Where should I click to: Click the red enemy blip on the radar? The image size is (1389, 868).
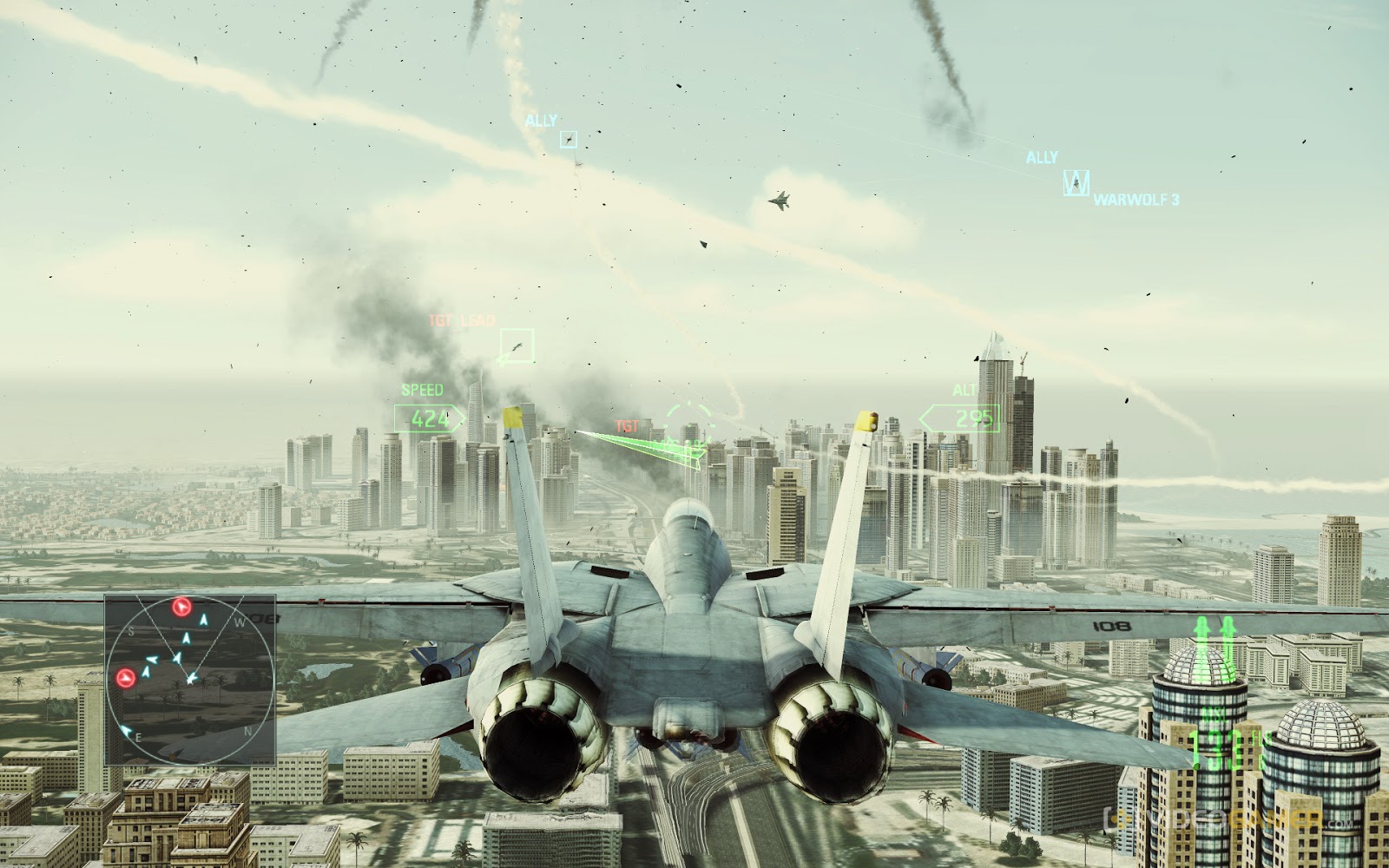181,608
